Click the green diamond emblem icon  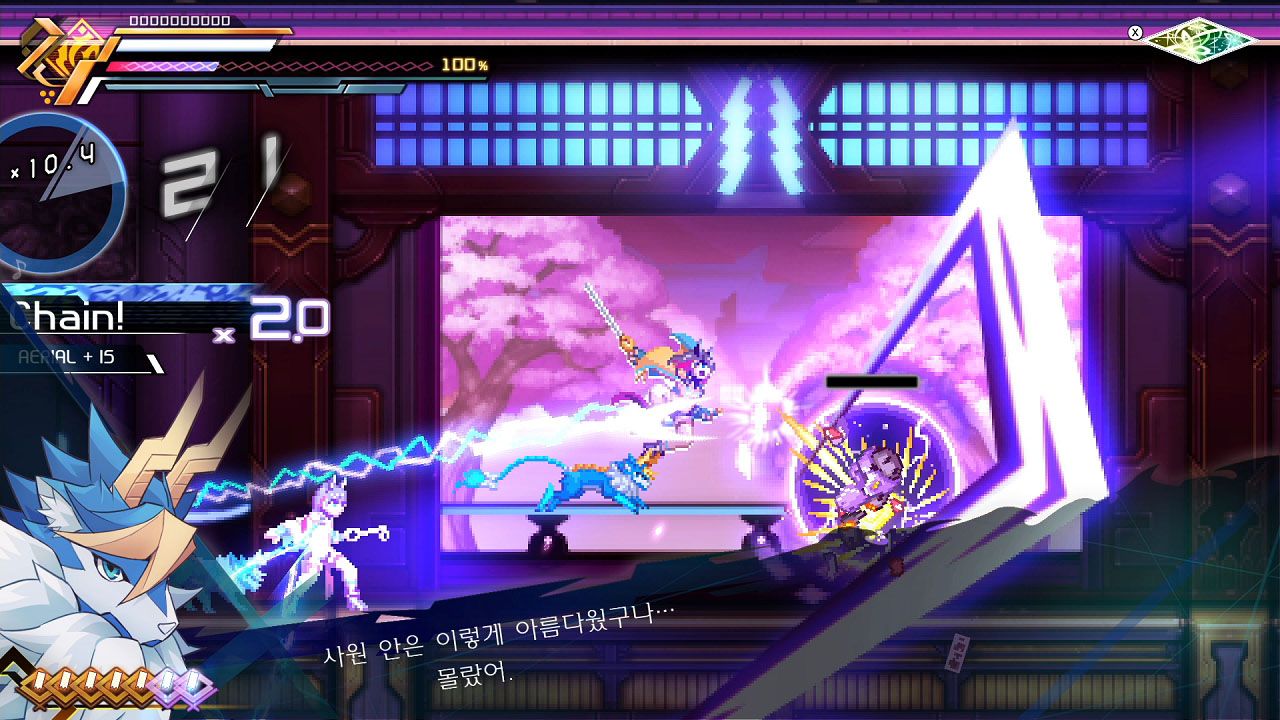click(x=1199, y=39)
